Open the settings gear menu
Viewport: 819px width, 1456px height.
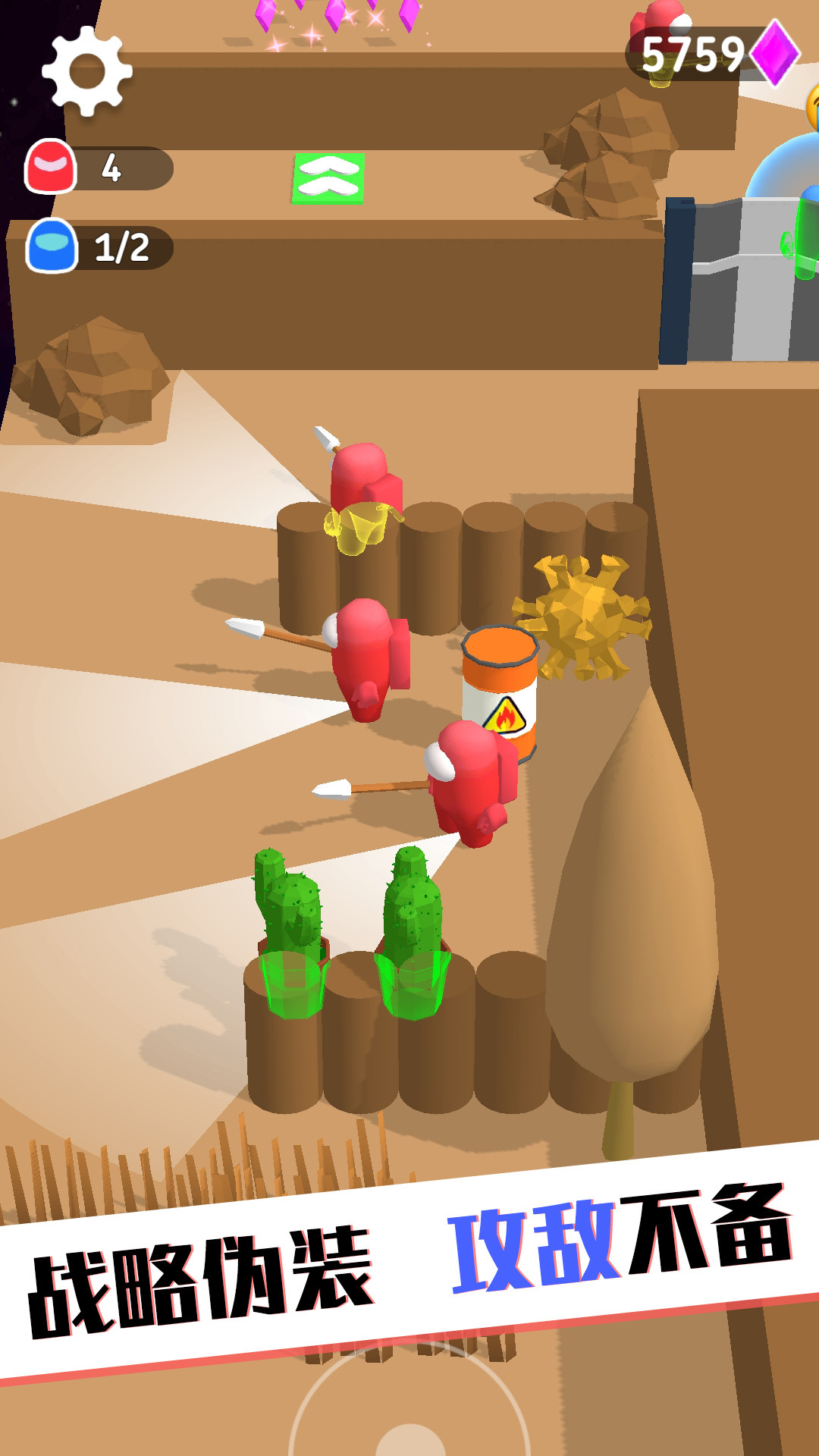pyautogui.click(x=87, y=71)
